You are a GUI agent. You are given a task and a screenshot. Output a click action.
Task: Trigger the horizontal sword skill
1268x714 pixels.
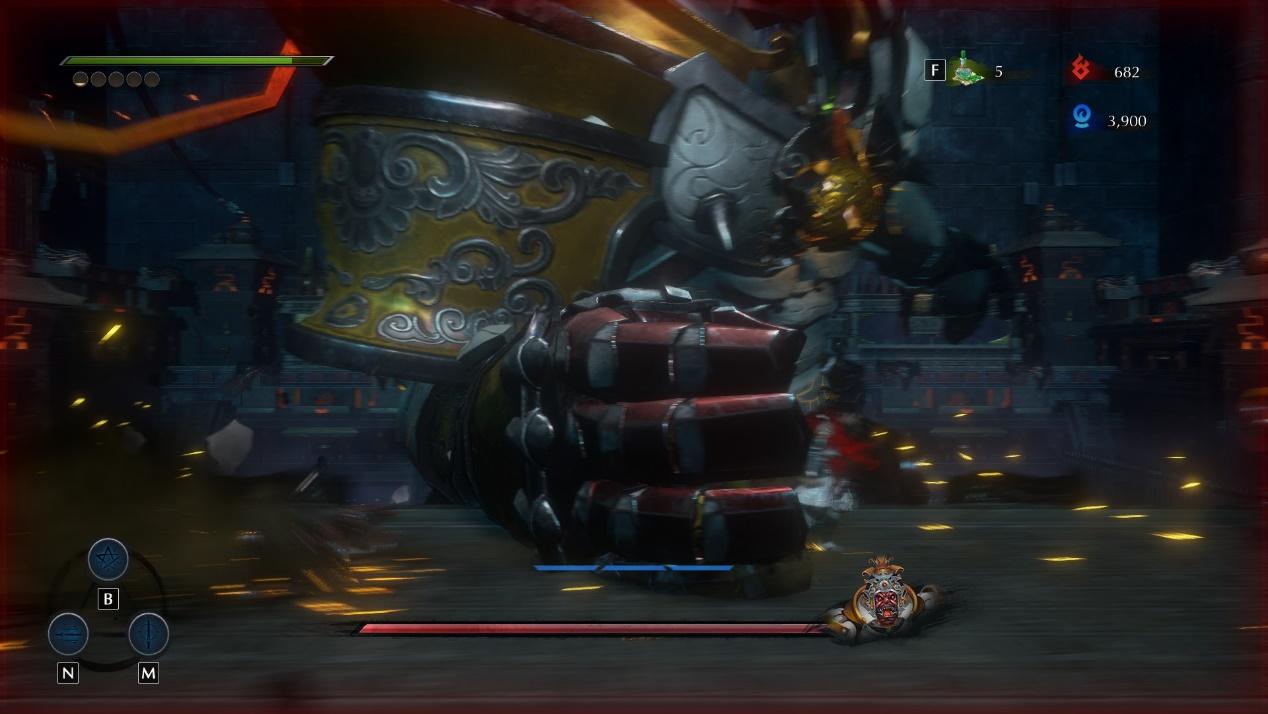click(68, 634)
